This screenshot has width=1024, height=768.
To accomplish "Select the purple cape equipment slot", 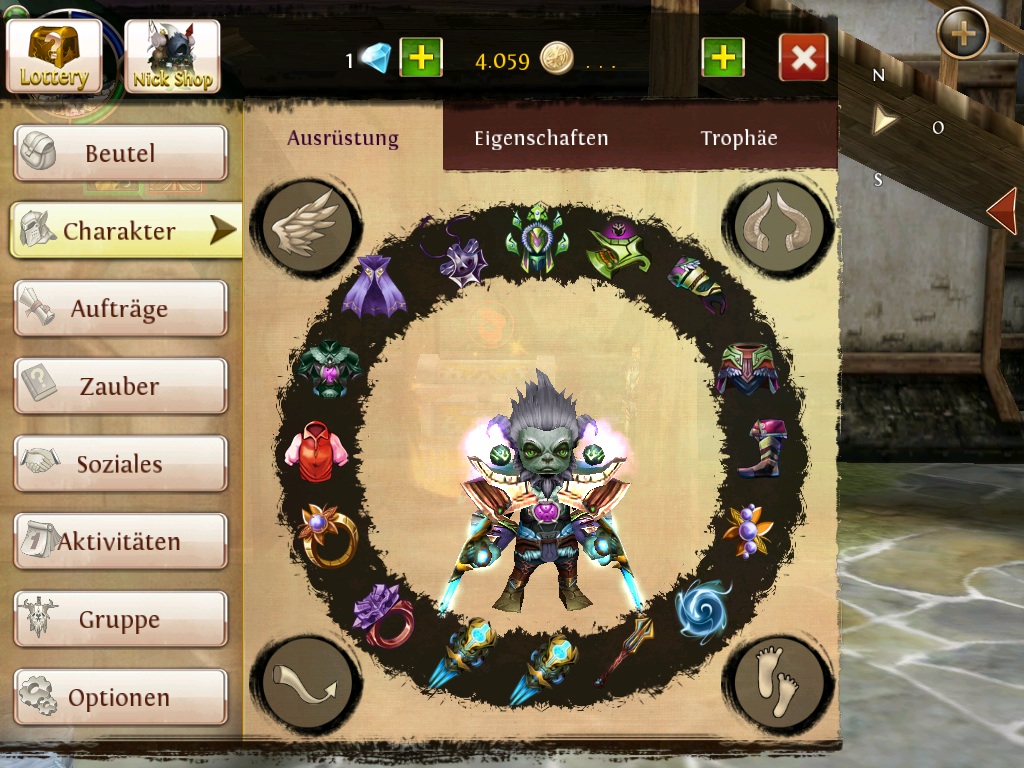I will click(372, 285).
